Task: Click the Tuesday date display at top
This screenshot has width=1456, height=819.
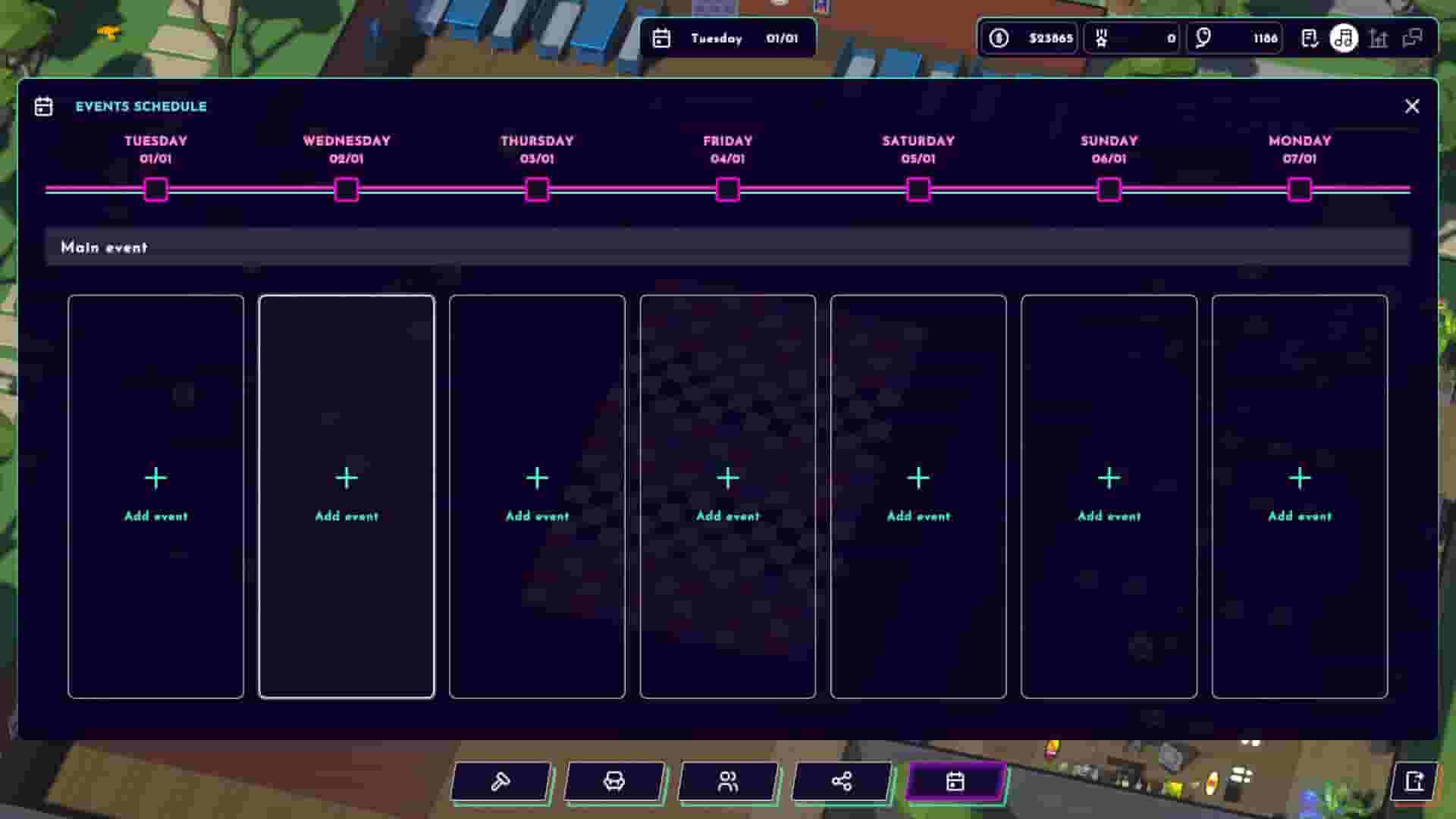Action: coord(728,39)
